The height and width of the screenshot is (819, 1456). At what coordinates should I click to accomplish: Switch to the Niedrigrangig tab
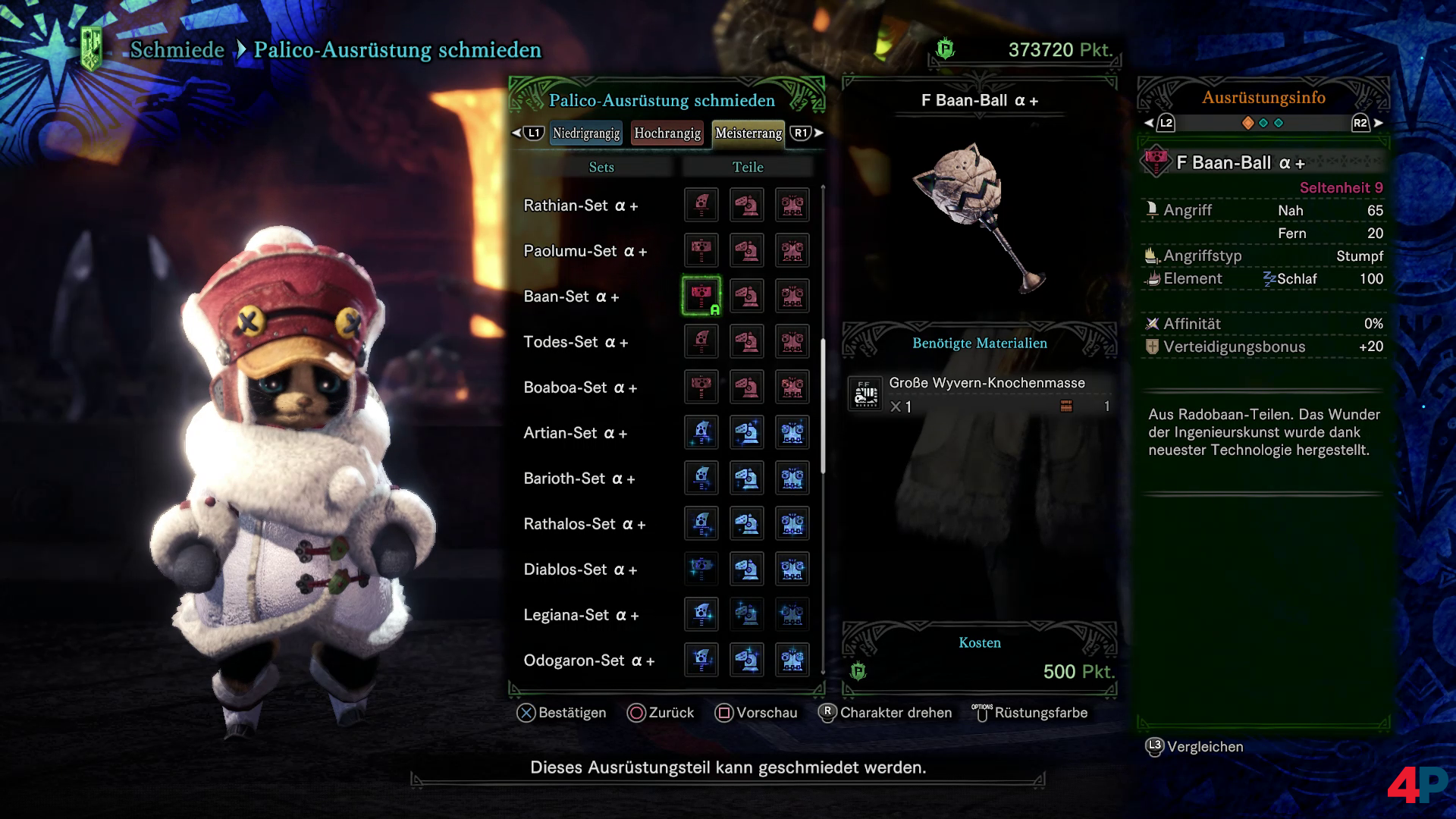tap(585, 133)
